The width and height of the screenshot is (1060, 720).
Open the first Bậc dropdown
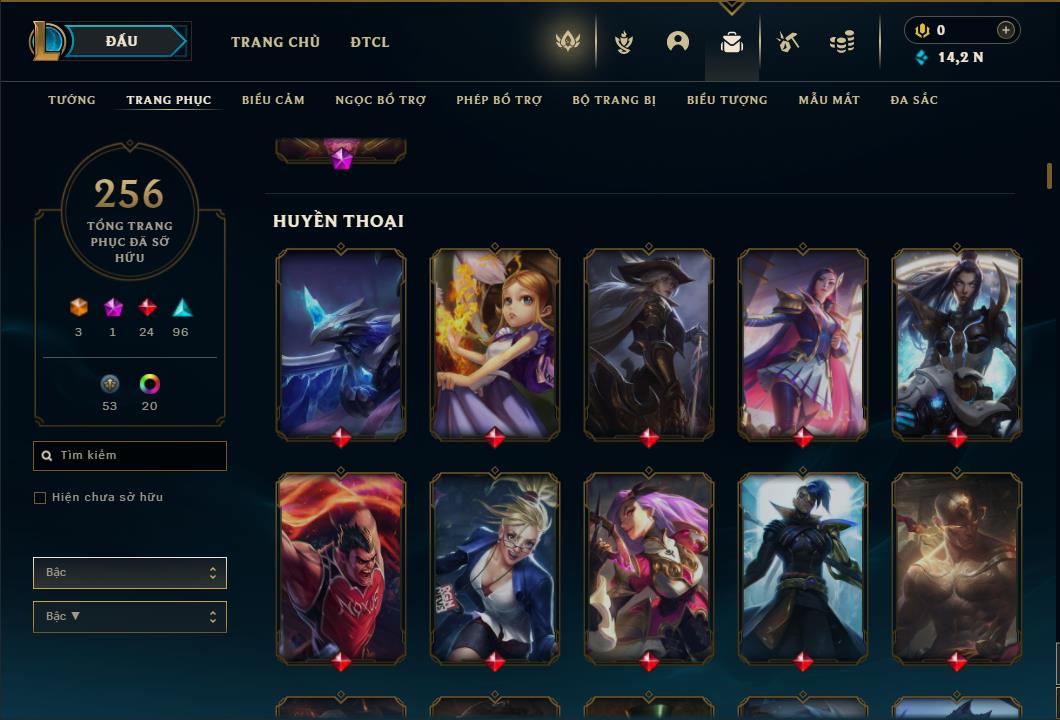[130, 573]
